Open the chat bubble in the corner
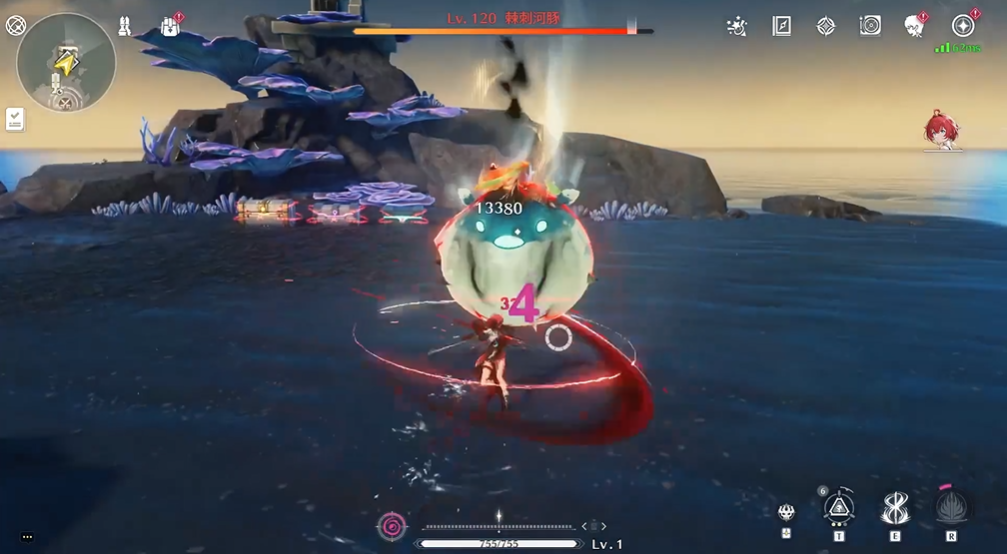The image size is (1007, 554). [x=27, y=537]
